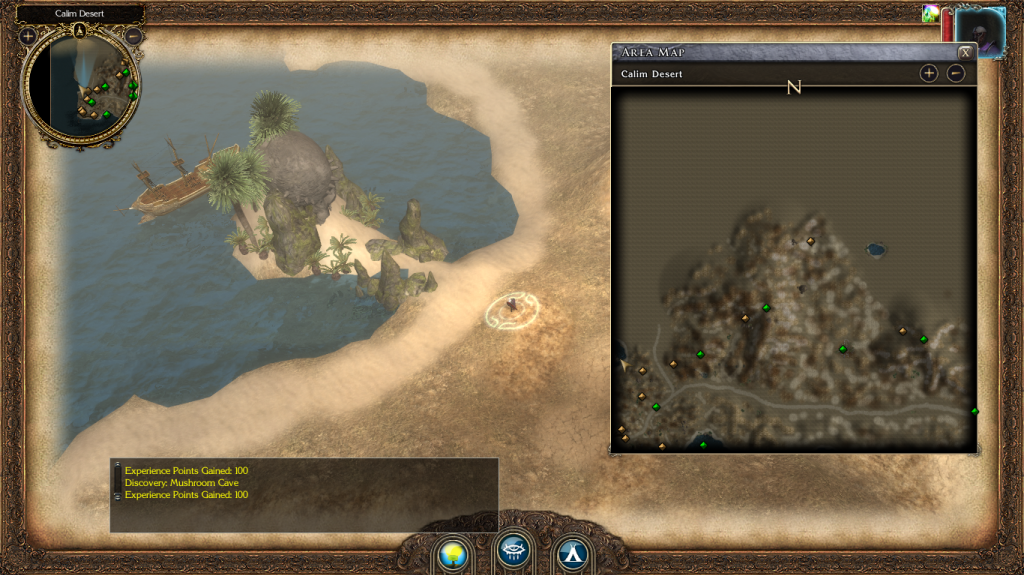
Task: Click the Area Map title bar
Action: (780, 52)
